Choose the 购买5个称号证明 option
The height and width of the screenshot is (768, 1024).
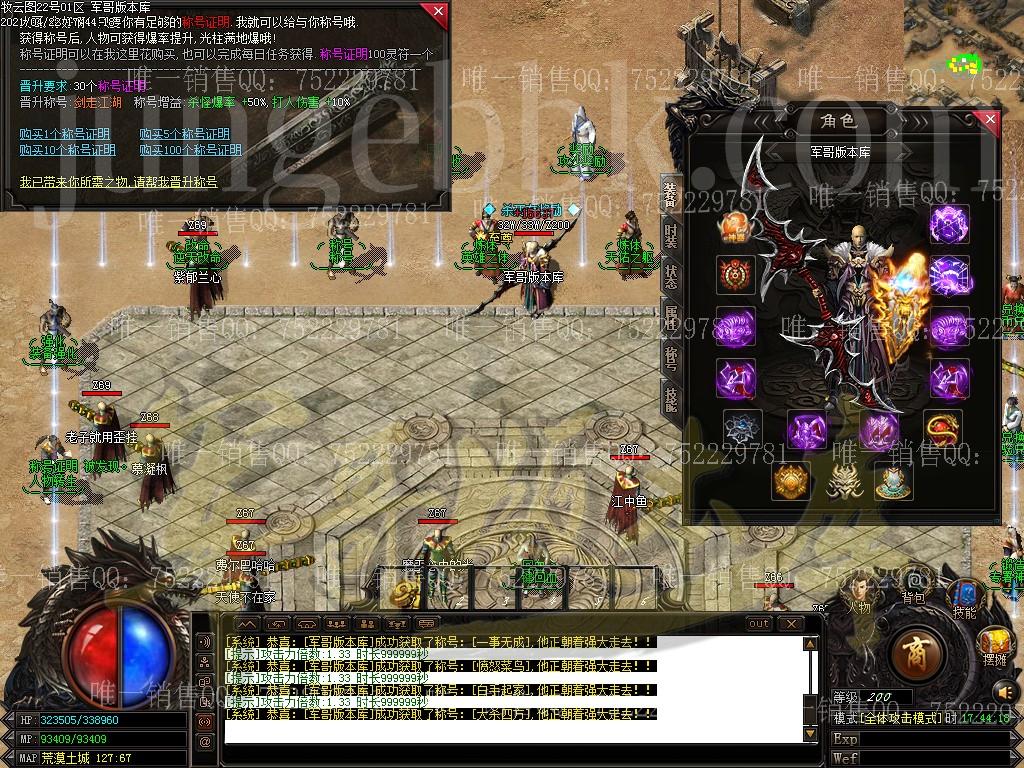184,134
